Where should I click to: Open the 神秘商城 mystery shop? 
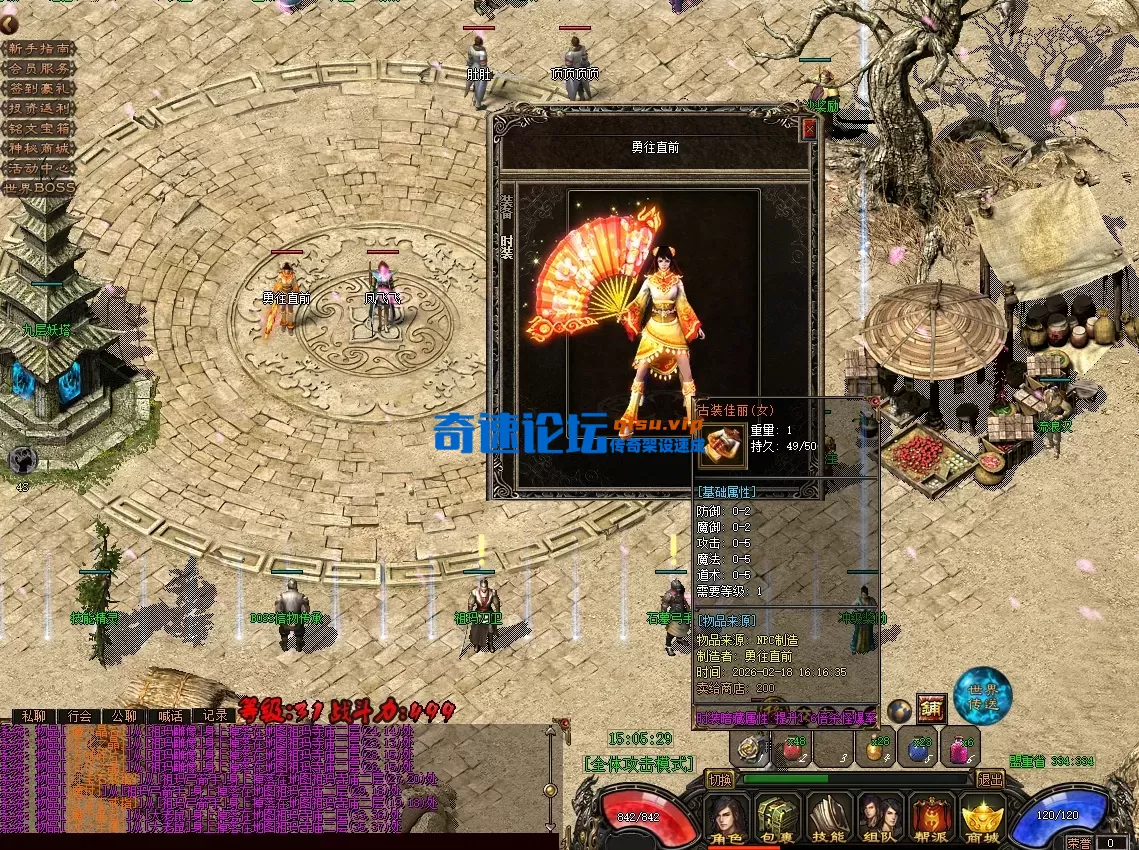click(x=39, y=148)
